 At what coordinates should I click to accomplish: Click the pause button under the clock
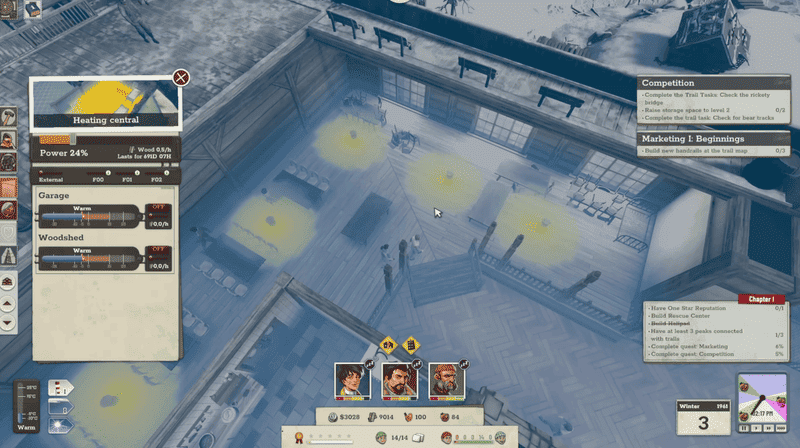tap(742, 427)
